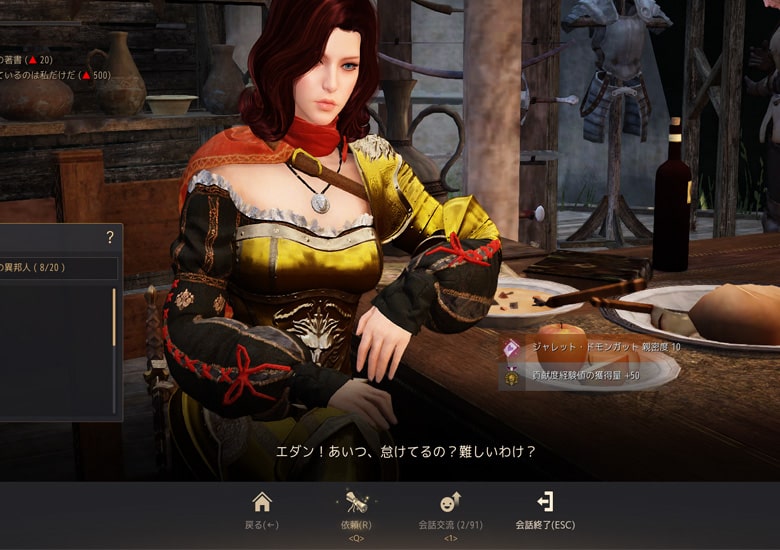This screenshot has height=550, width=780.
Task: Open help via the question mark icon
Action: pyautogui.click(x=110, y=237)
